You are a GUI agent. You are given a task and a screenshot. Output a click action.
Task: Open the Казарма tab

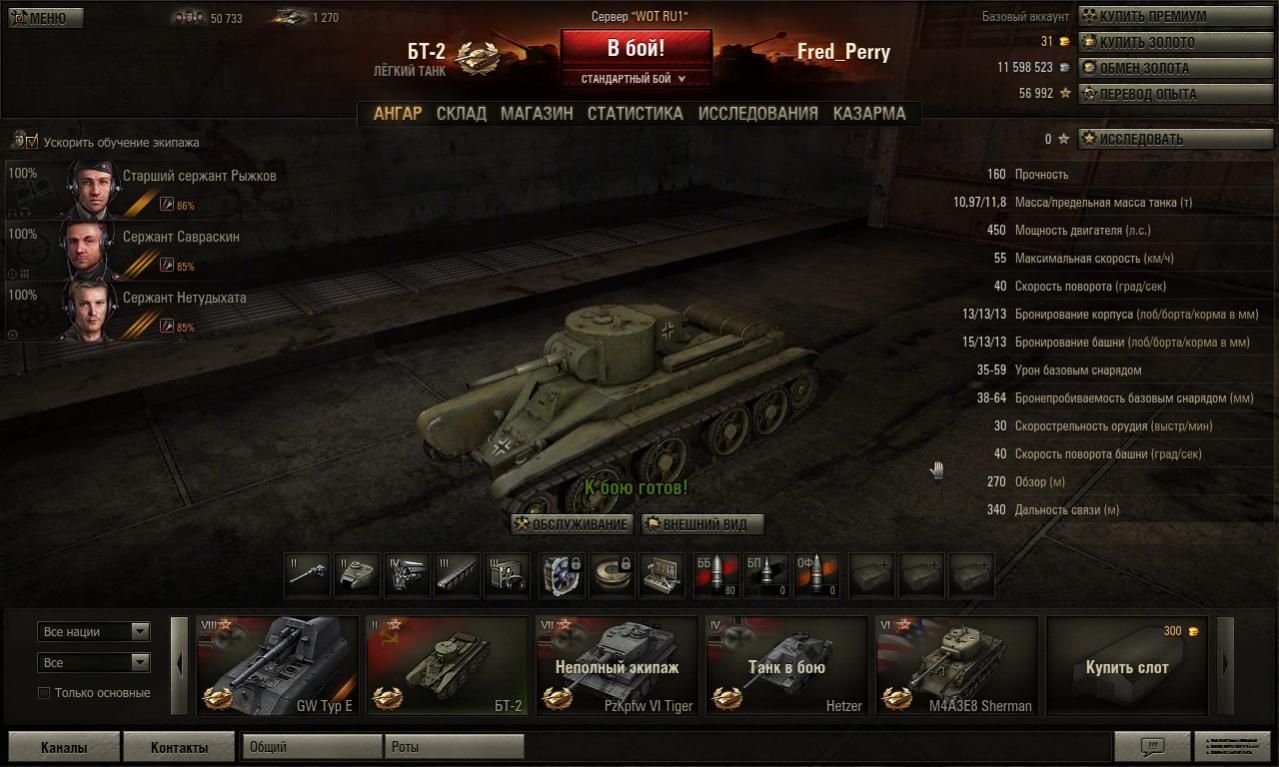point(869,114)
